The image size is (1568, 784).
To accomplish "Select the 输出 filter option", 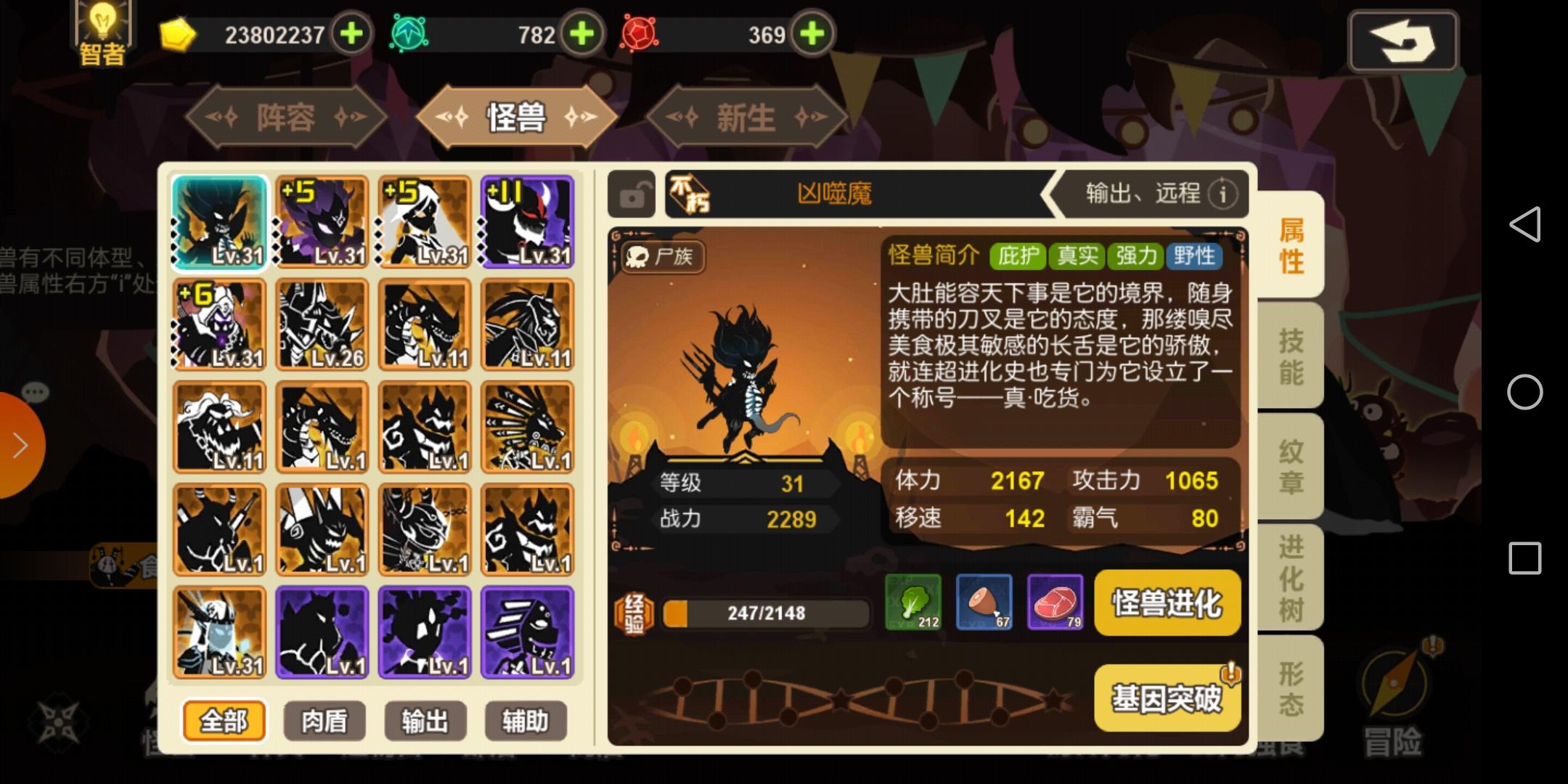I will pos(425,721).
